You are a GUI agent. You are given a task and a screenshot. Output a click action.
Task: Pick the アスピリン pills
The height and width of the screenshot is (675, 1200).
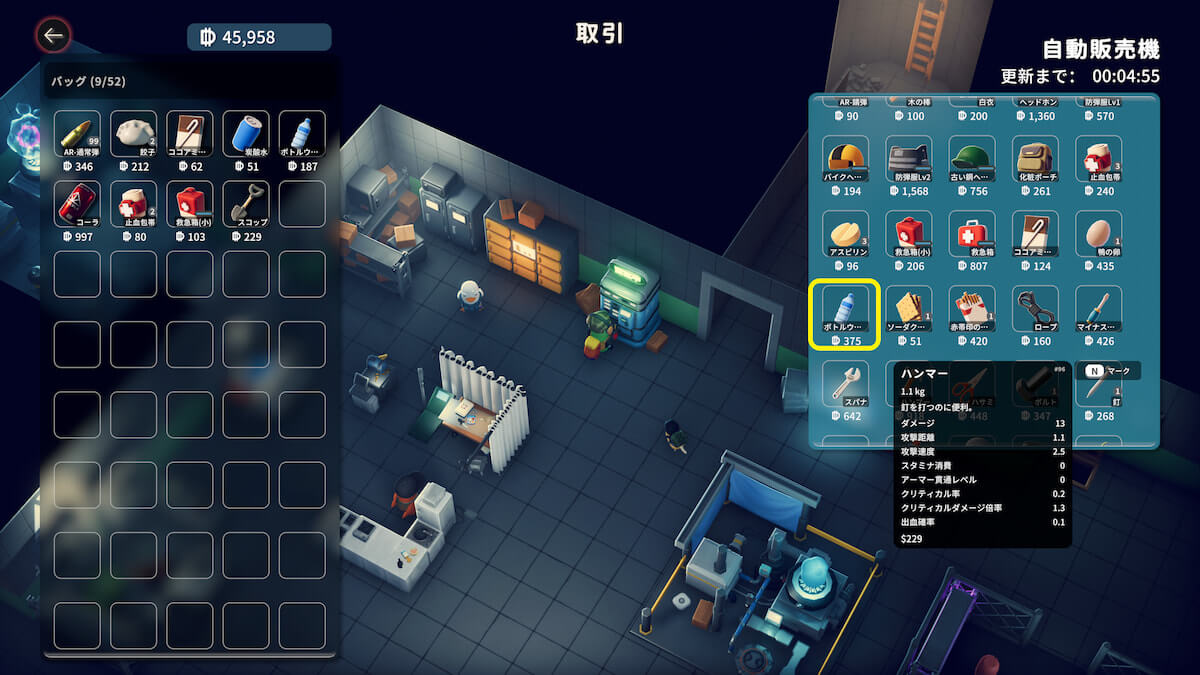click(x=845, y=234)
